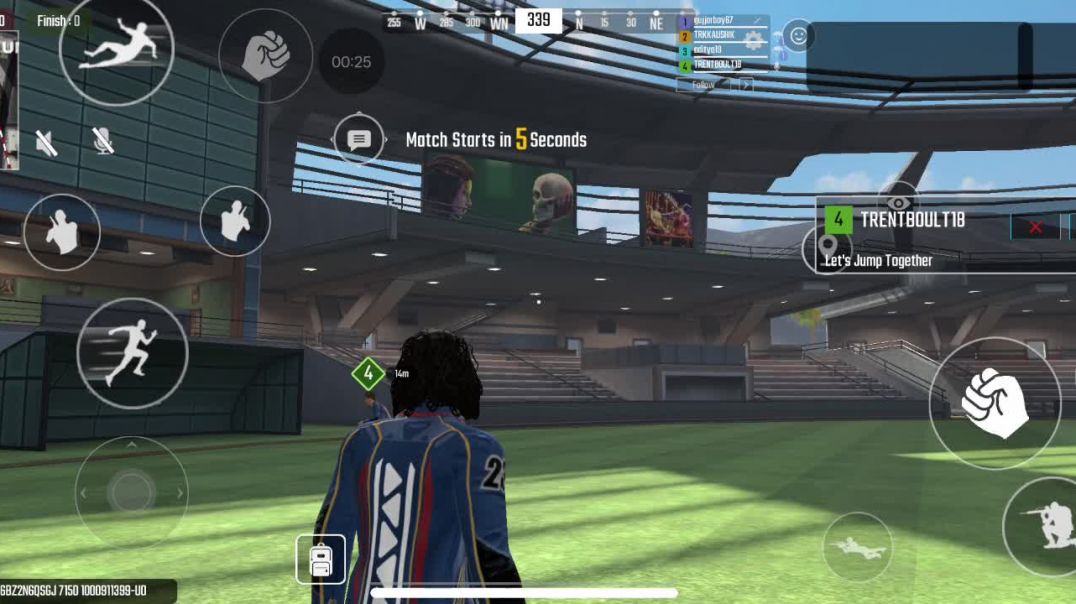This screenshot has width=1076, height=604.
Task: Tap the Follow button under team list
Action: (703, 85)
